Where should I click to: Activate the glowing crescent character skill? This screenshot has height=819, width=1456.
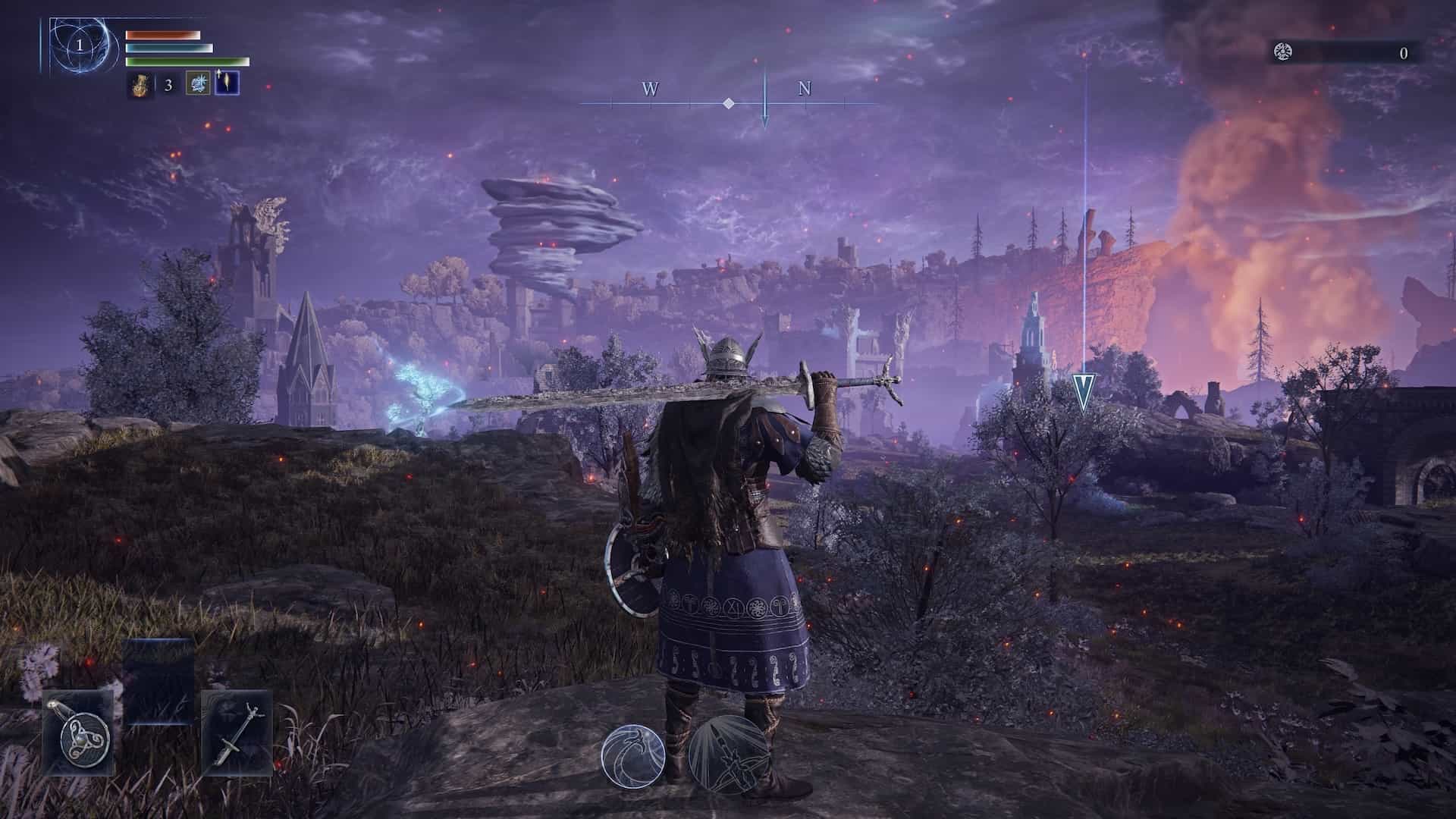coord(633,755)
